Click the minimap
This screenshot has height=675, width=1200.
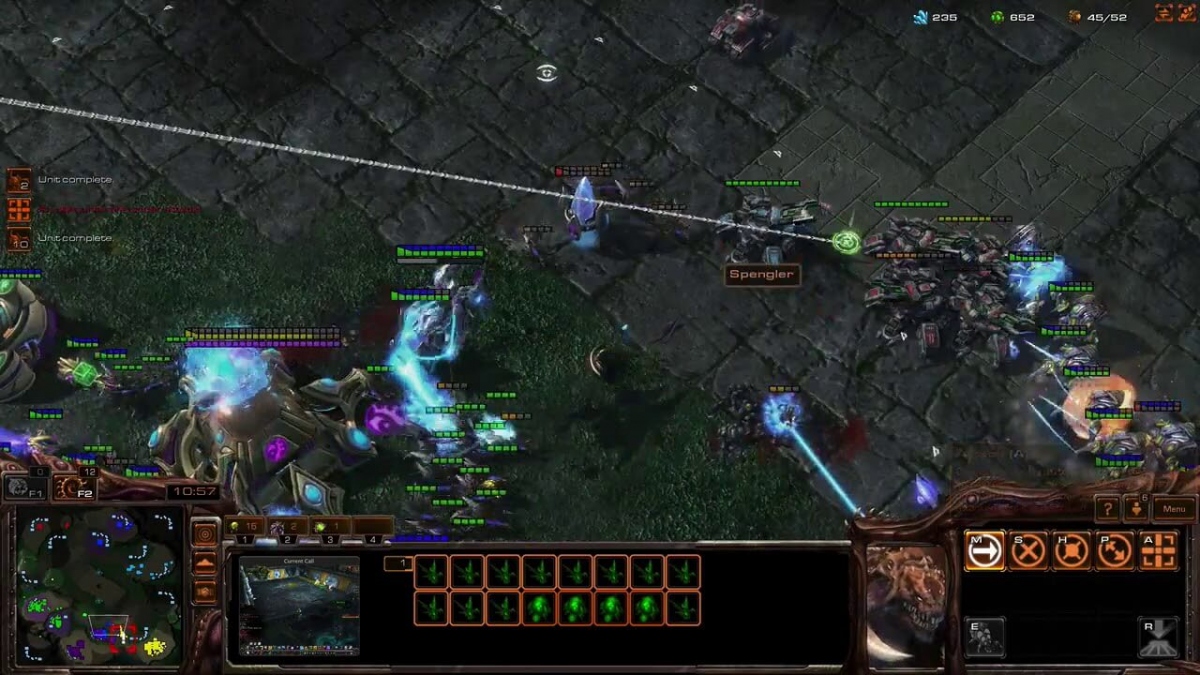point(98,585)
